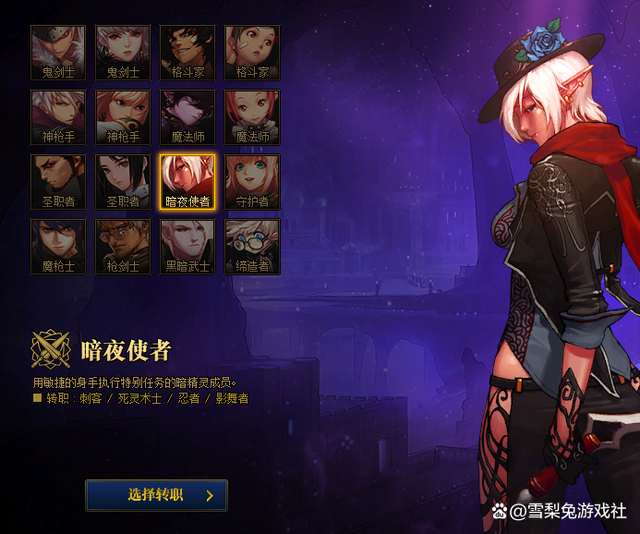Select the bearded male 圣职者 tile
Viewport: 640px width, 534px height.
[x=57, y=182]
